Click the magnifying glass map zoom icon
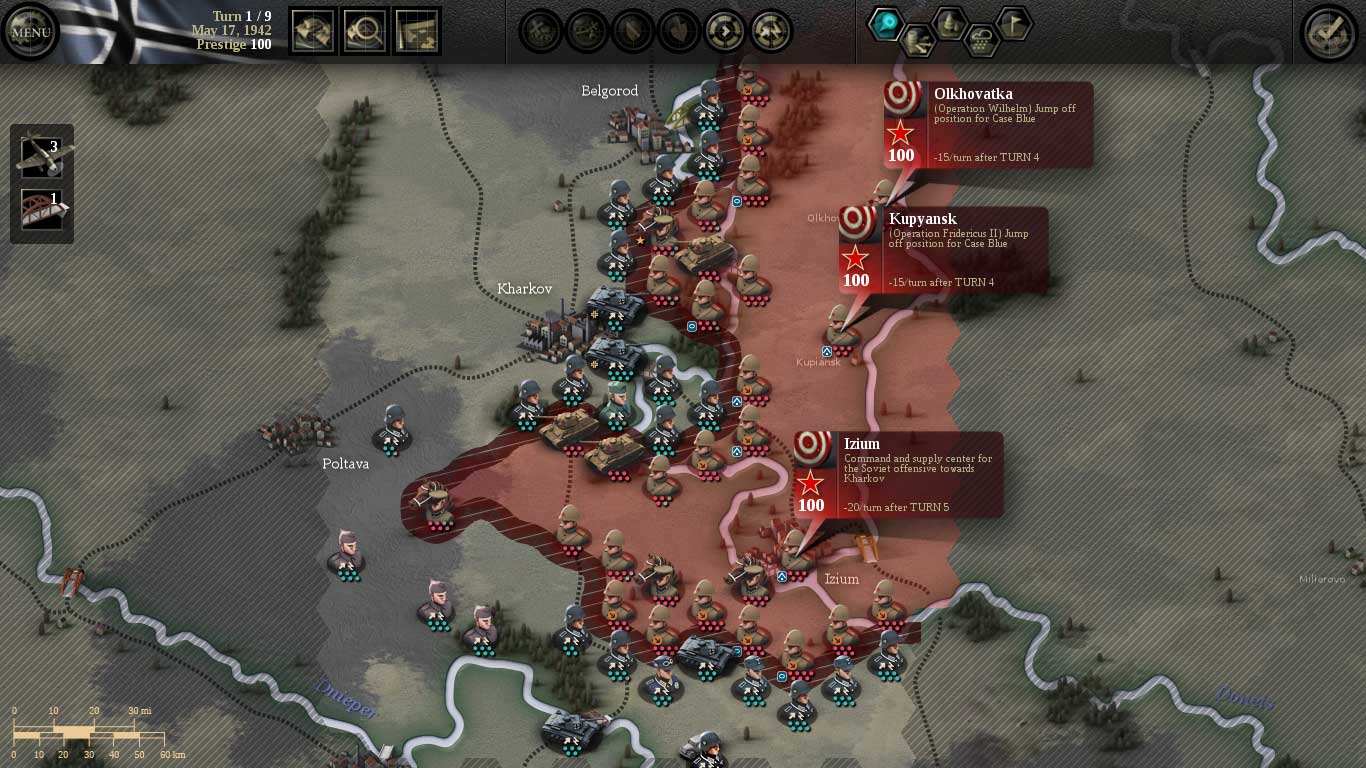The image size is (1366, 768). click(x=365, y=31)
